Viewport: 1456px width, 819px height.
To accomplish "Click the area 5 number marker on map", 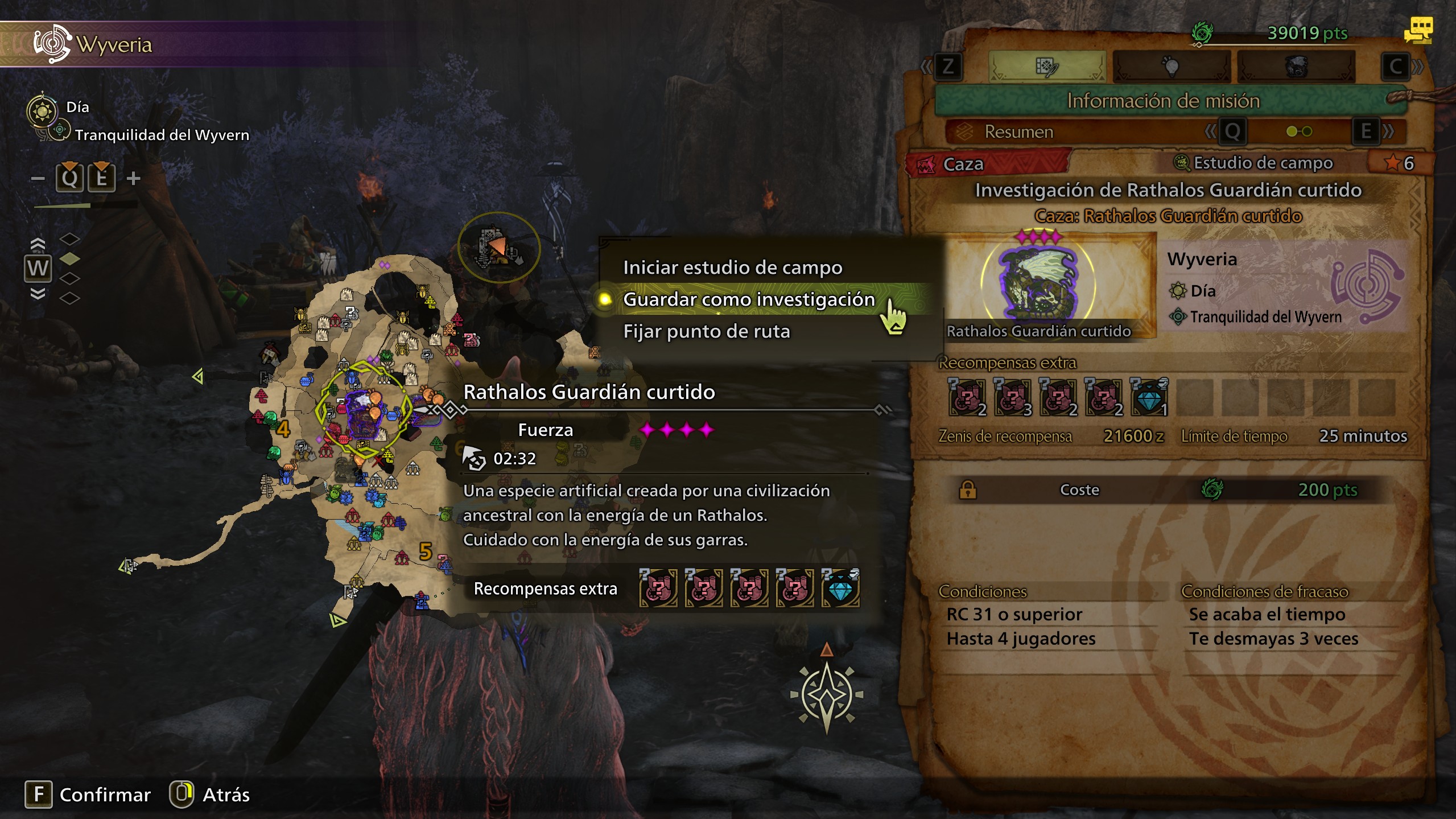I will pos(426,551).
